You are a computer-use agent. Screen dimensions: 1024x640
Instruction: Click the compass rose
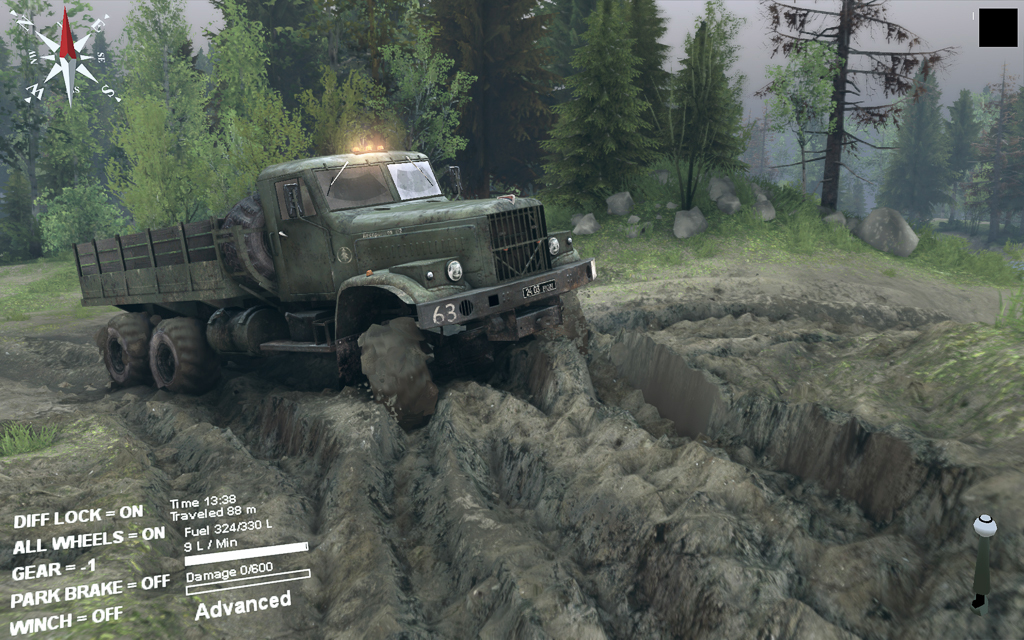(68, 55)
